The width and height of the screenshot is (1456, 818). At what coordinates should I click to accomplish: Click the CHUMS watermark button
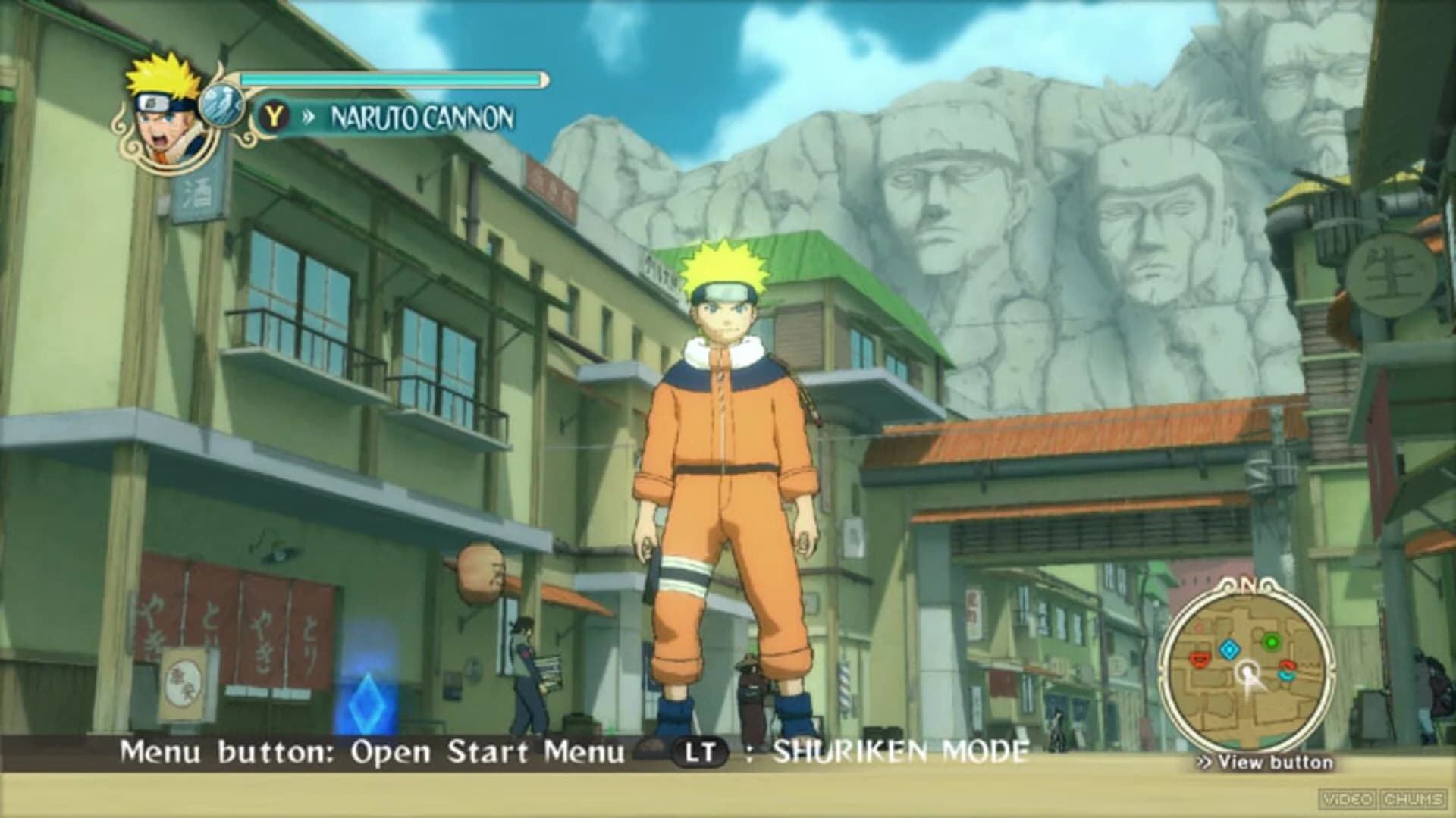pos(1412,801)
